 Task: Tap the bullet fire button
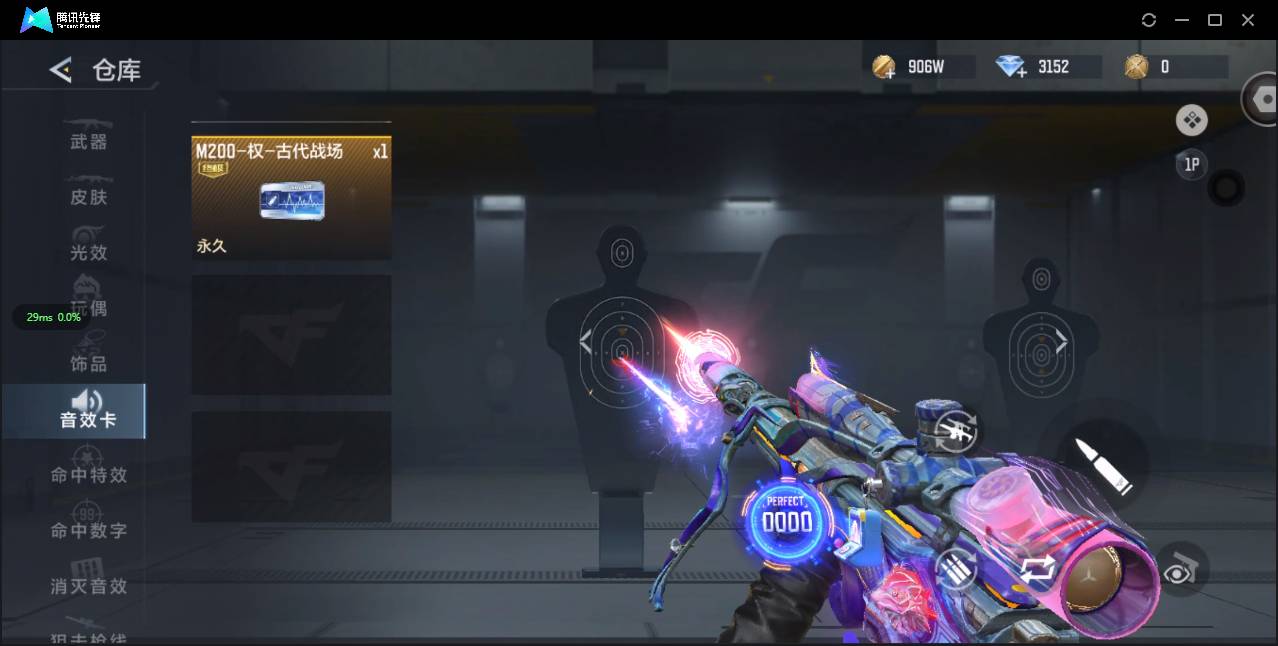1102,466
